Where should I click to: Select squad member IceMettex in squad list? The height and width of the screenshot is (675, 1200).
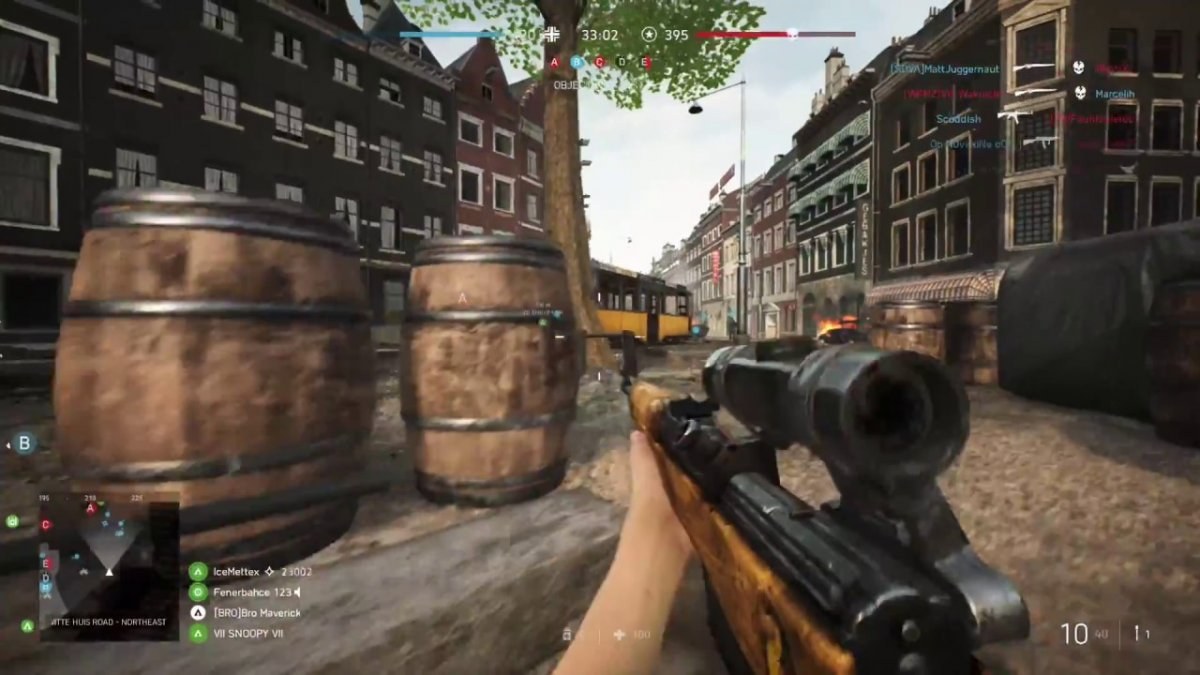236,572
